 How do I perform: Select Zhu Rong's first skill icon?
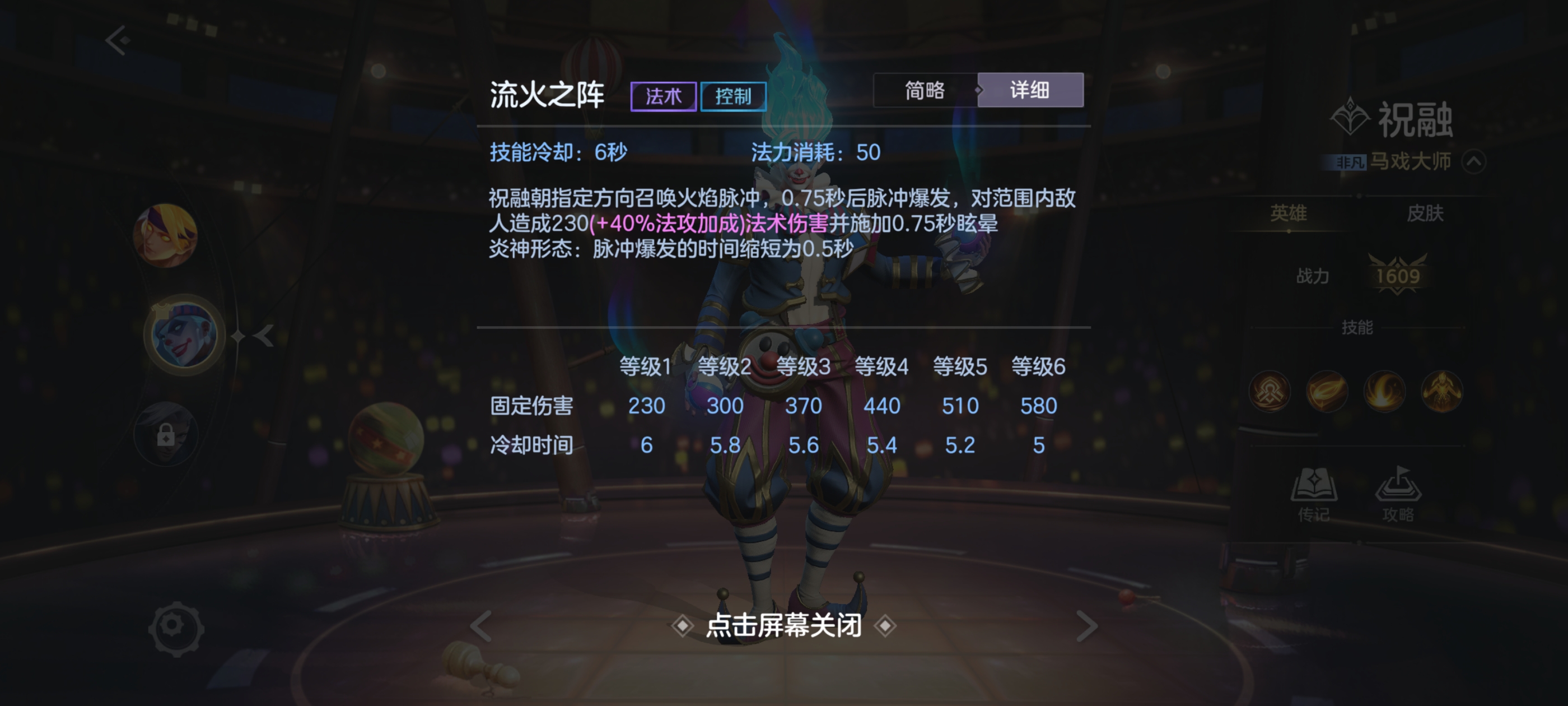tap(1270, 392)
